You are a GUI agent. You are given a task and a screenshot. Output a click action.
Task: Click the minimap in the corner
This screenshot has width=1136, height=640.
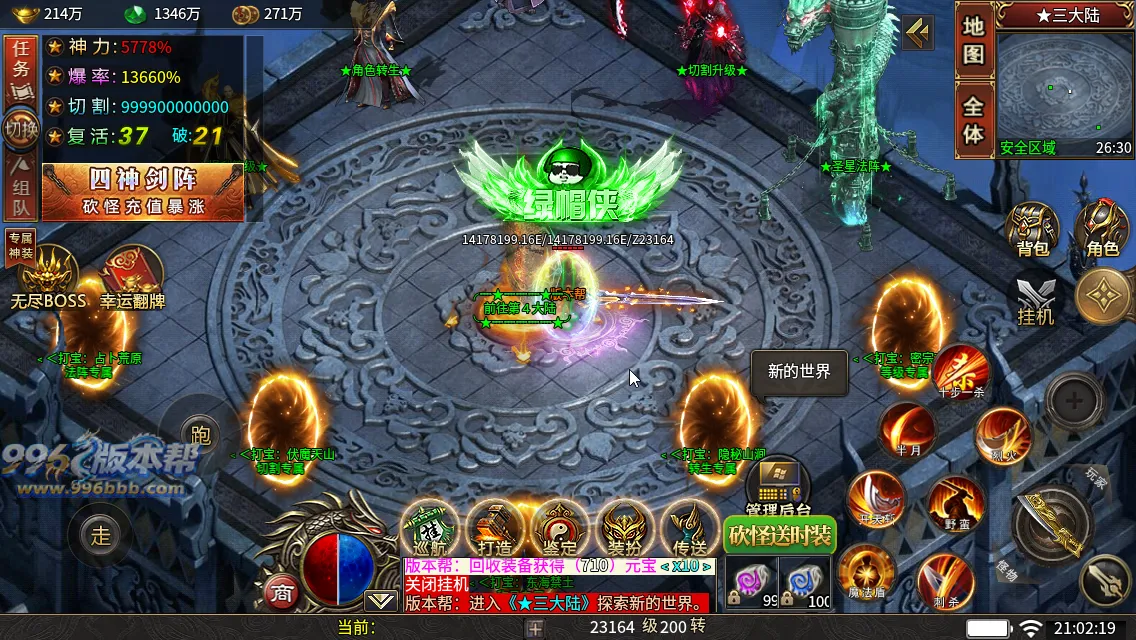[x=1064, y=88]
